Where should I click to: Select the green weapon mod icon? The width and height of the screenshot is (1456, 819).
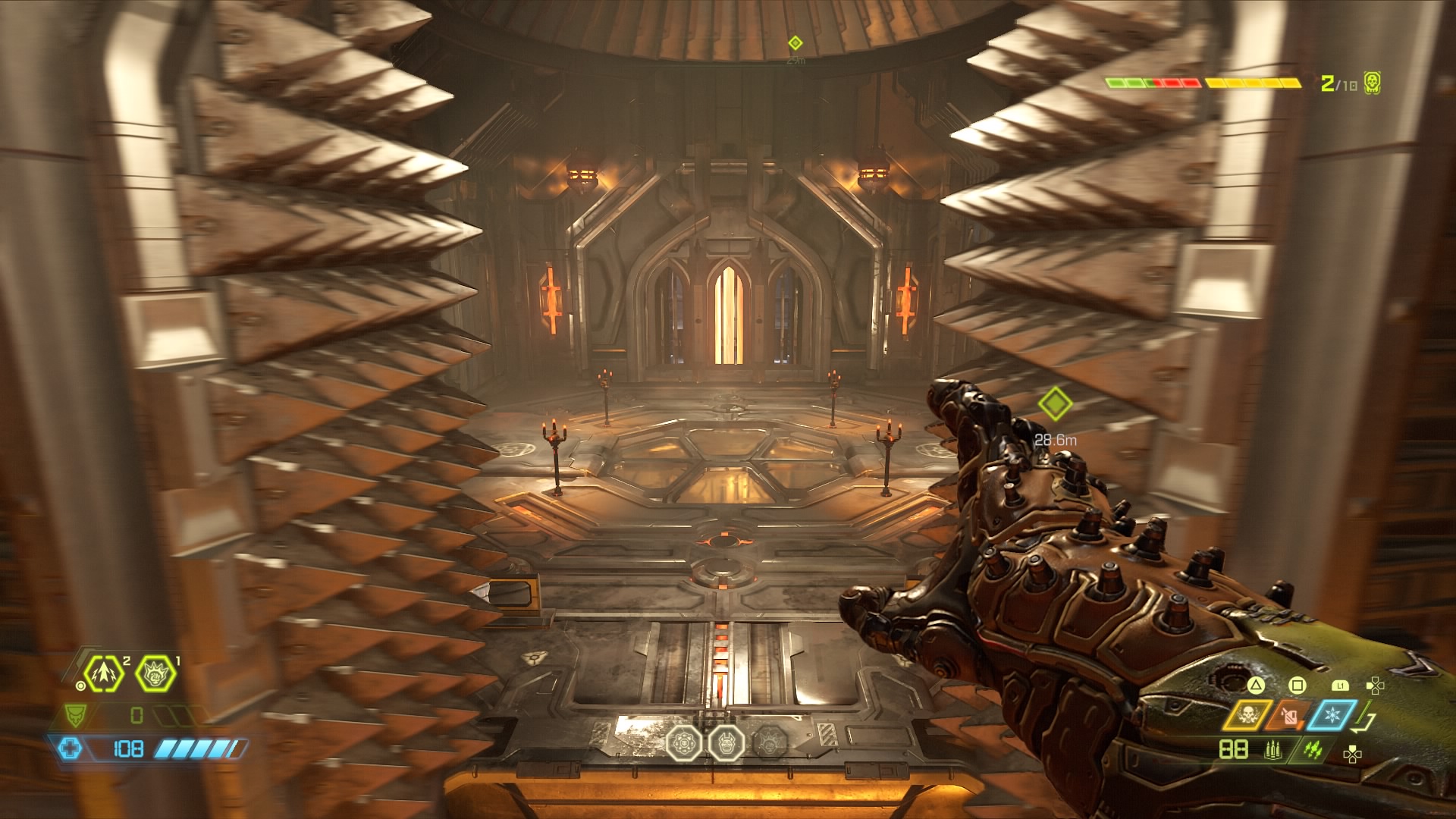pyautogui.click(x=1313, y=750)
